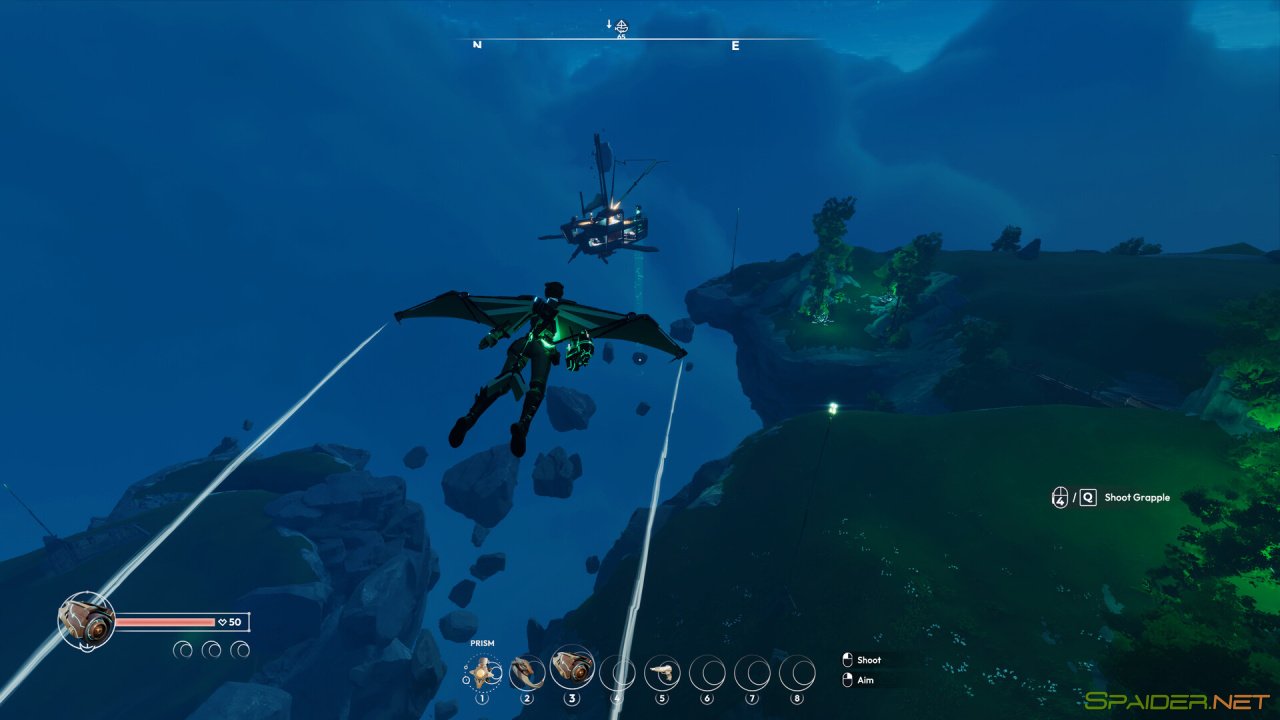
Task: Select the PRISM item in hotbar slot 1
Action: tap(483, 672)
